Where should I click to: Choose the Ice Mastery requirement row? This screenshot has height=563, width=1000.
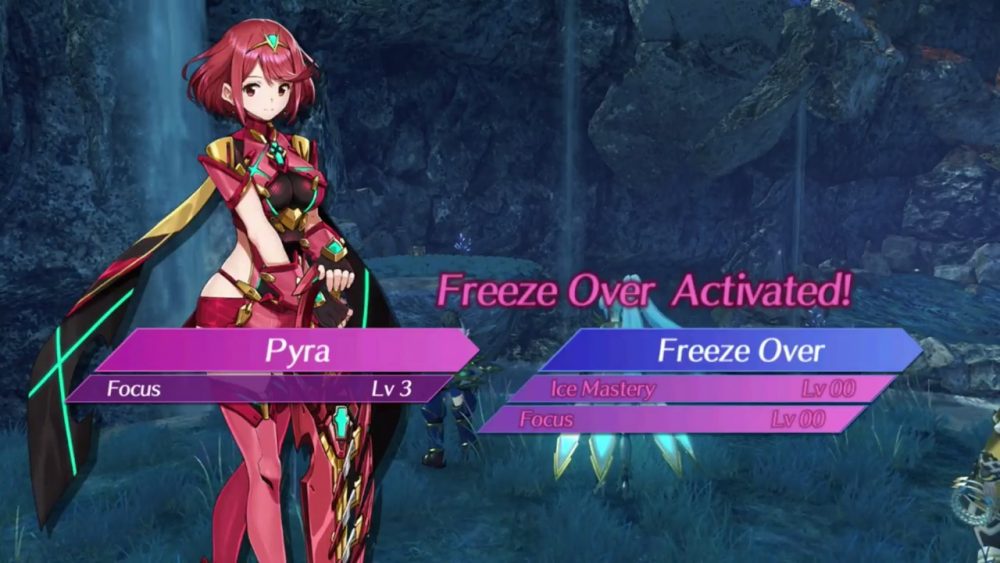pos(702,389)
